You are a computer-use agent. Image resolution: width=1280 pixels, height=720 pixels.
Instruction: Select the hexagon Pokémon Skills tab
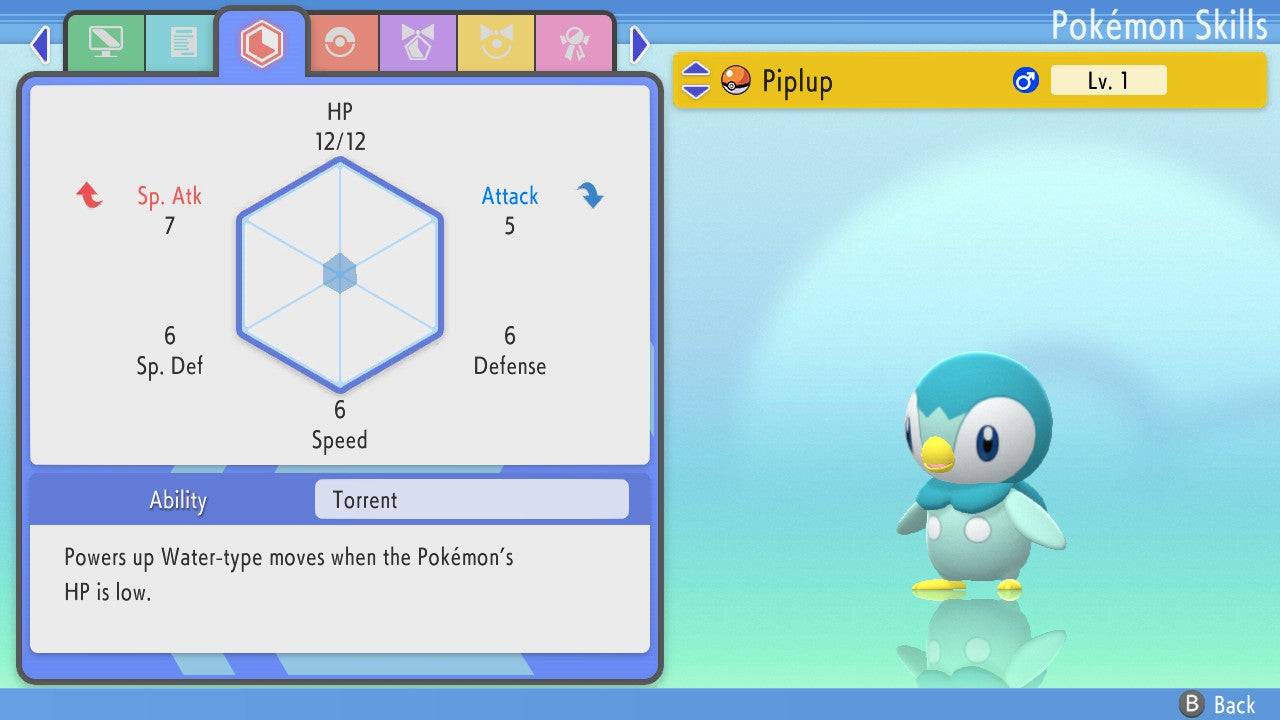(x=261, y=43)
